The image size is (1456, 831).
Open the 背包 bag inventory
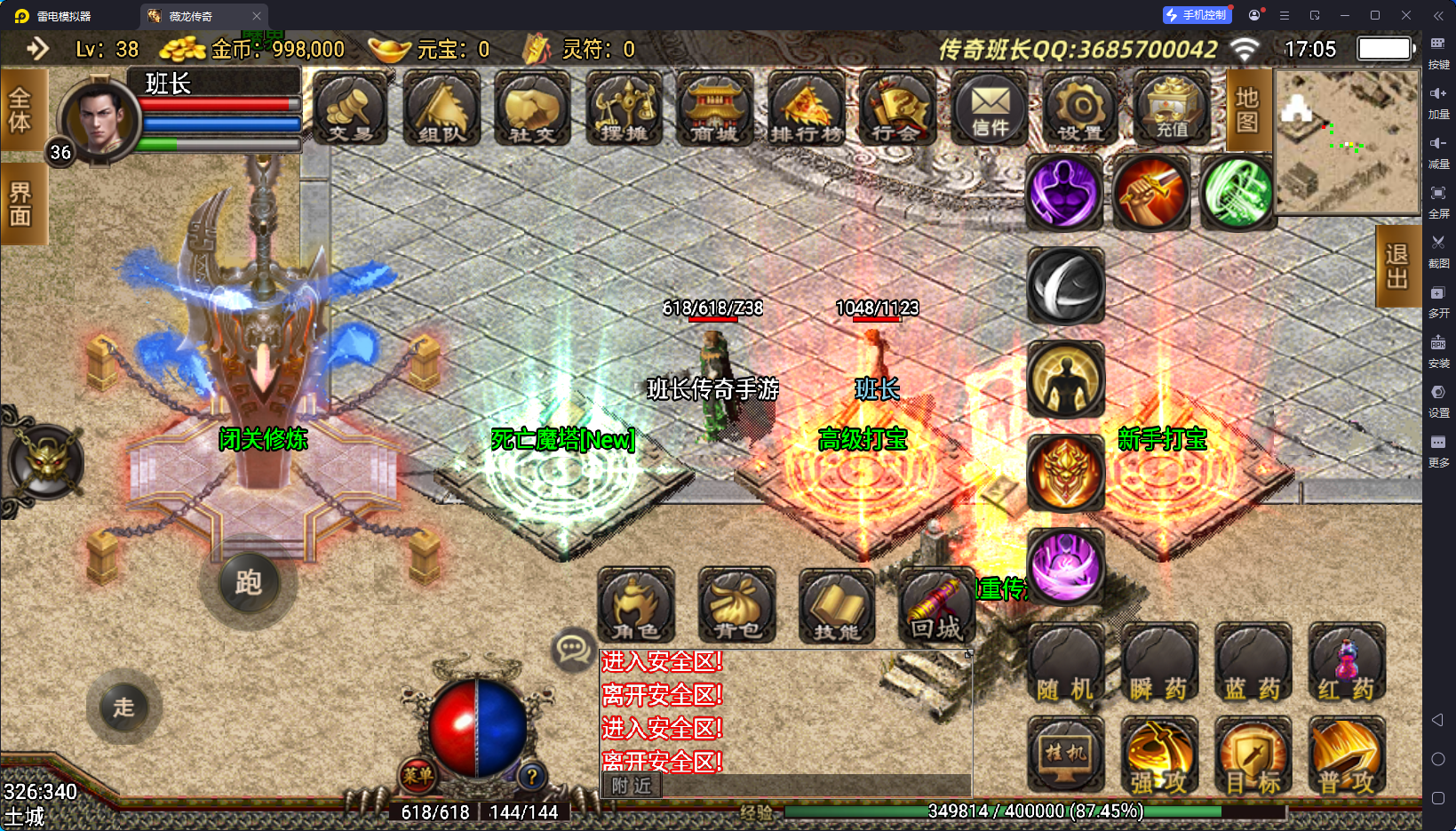(x=736, y=605)
